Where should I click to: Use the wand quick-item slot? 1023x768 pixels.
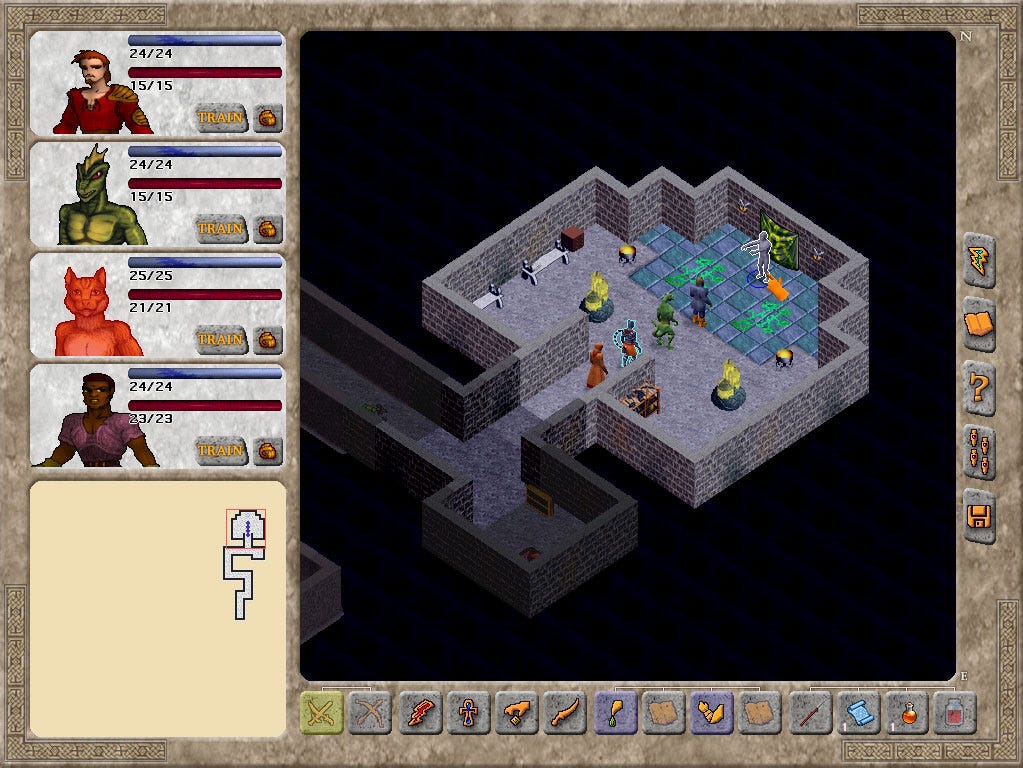click(810, 713)
